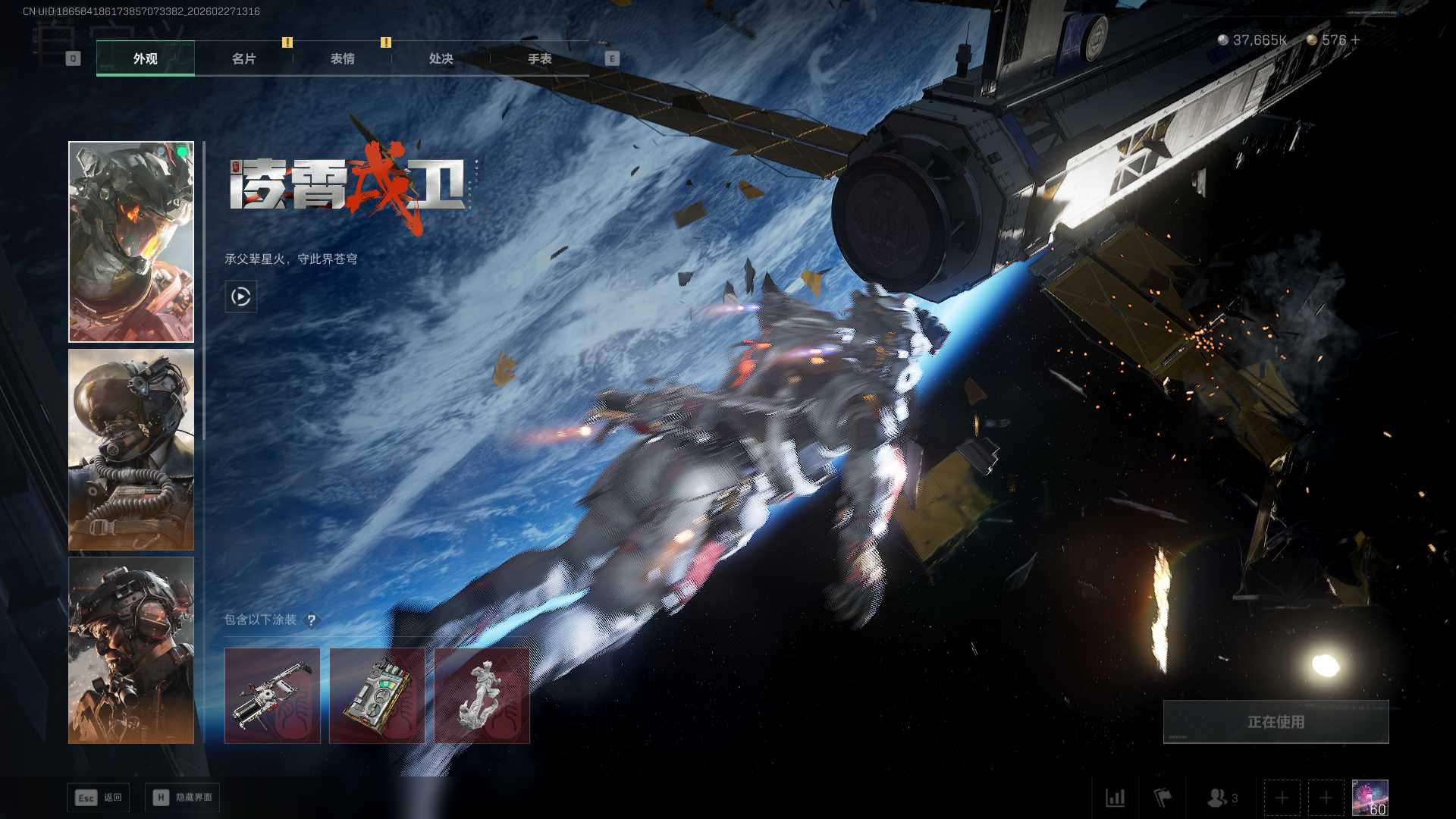Select the armored astronaut skin thumbnail
The image size is (1456, 819).
point(131,242)
